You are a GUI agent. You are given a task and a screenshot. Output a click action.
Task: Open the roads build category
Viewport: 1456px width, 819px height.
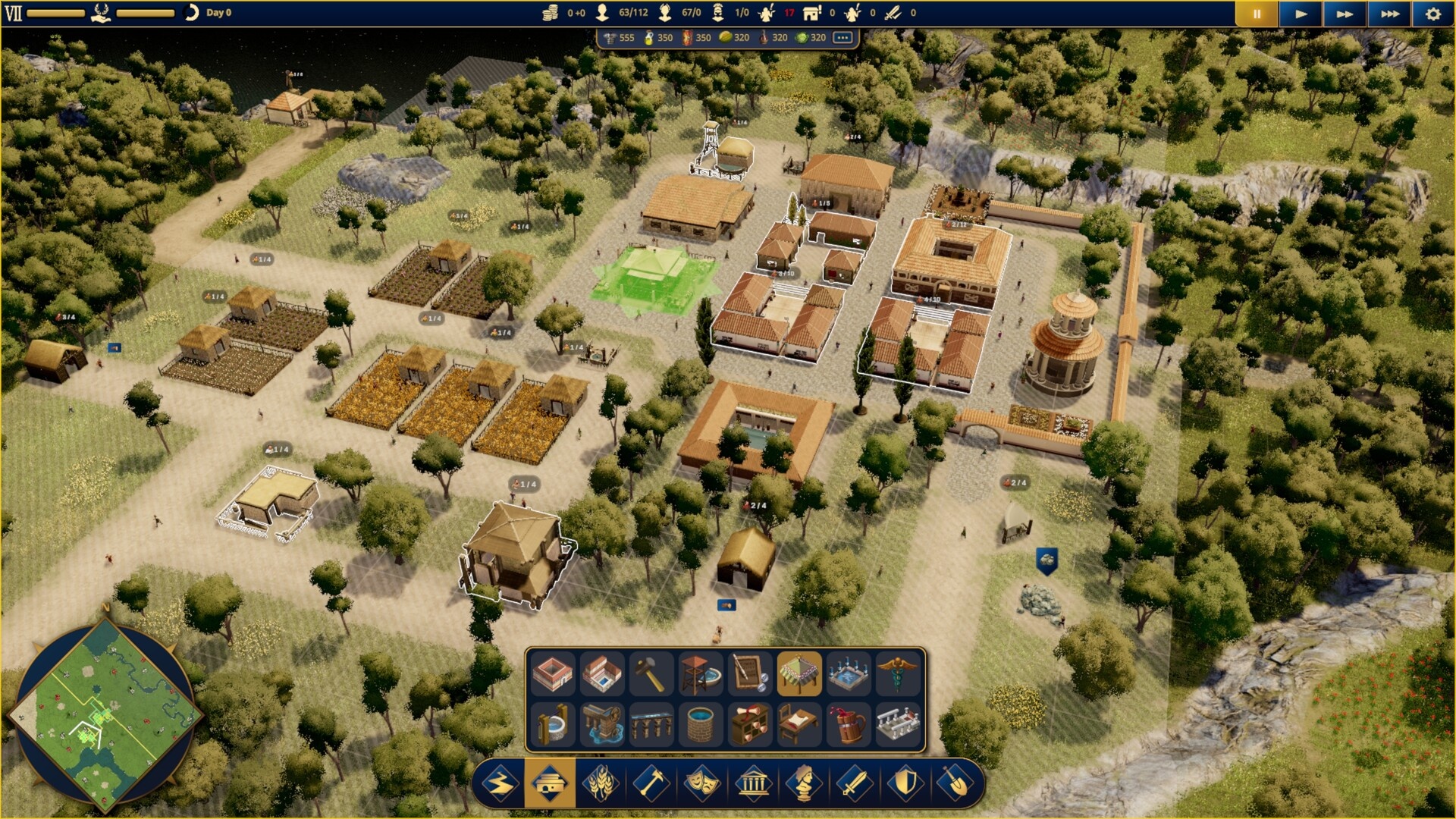pyautogui.click(x=499, y=783)
